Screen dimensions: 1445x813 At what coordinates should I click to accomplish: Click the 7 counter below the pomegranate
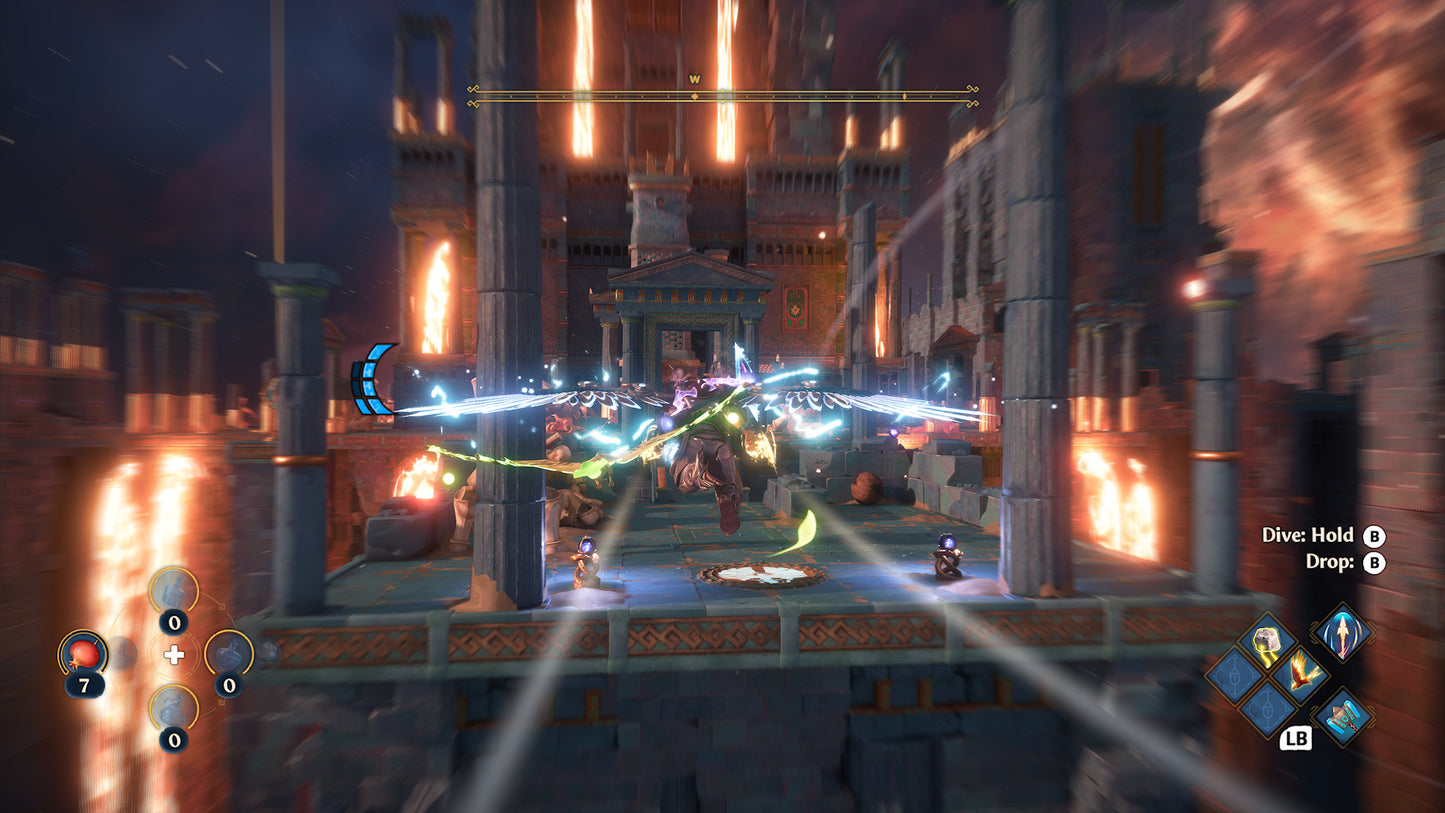(x=84, y=683)
